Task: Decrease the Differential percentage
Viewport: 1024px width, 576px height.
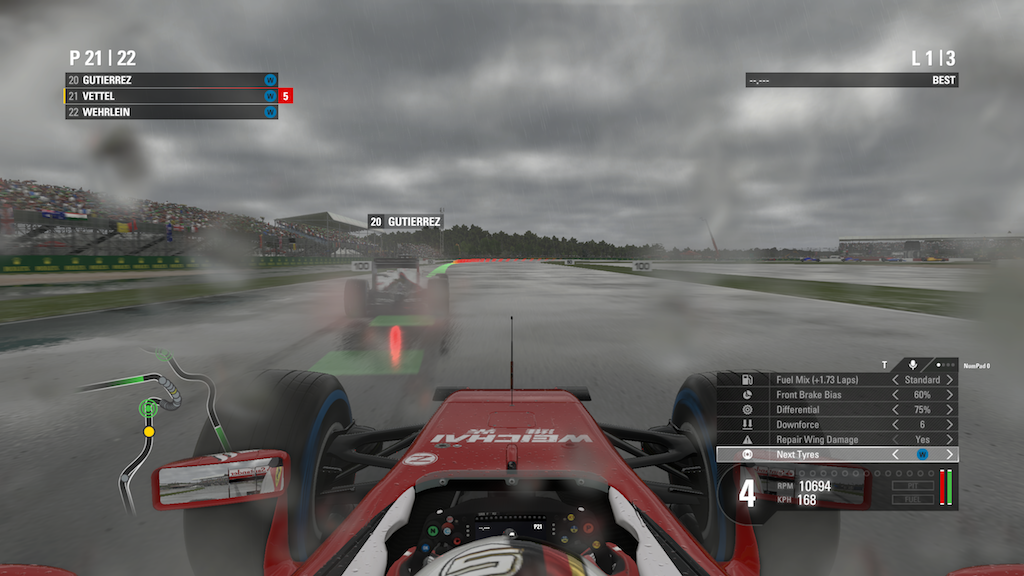Action: point(895,410)
